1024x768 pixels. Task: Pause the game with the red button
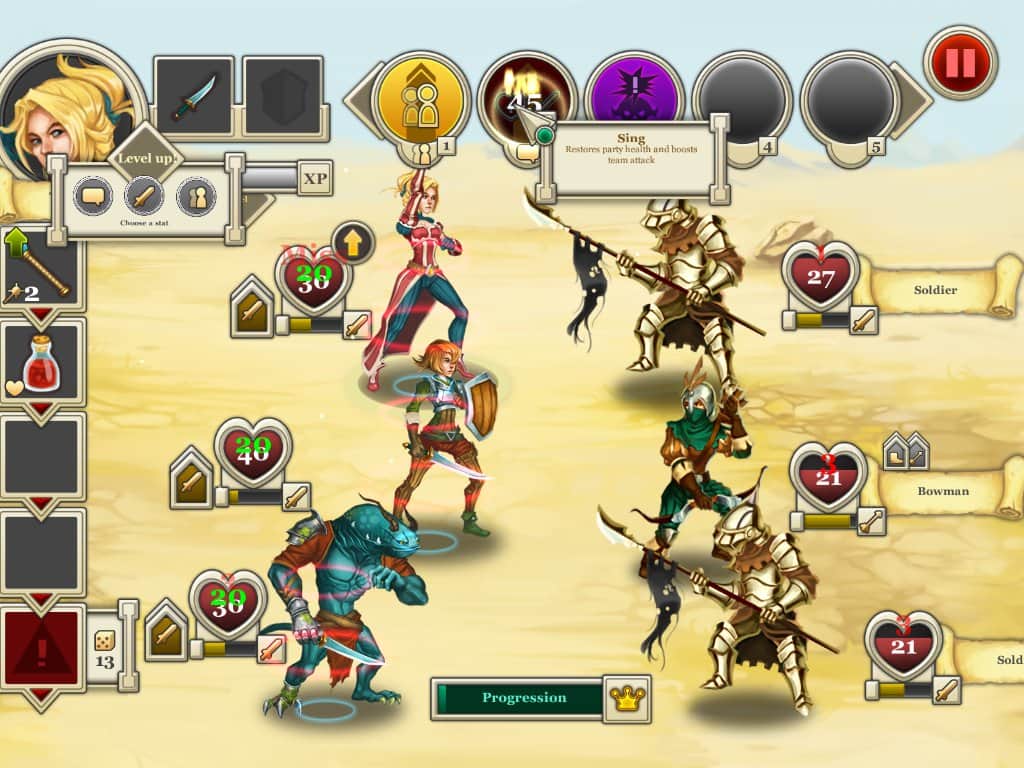click(960, 63)
